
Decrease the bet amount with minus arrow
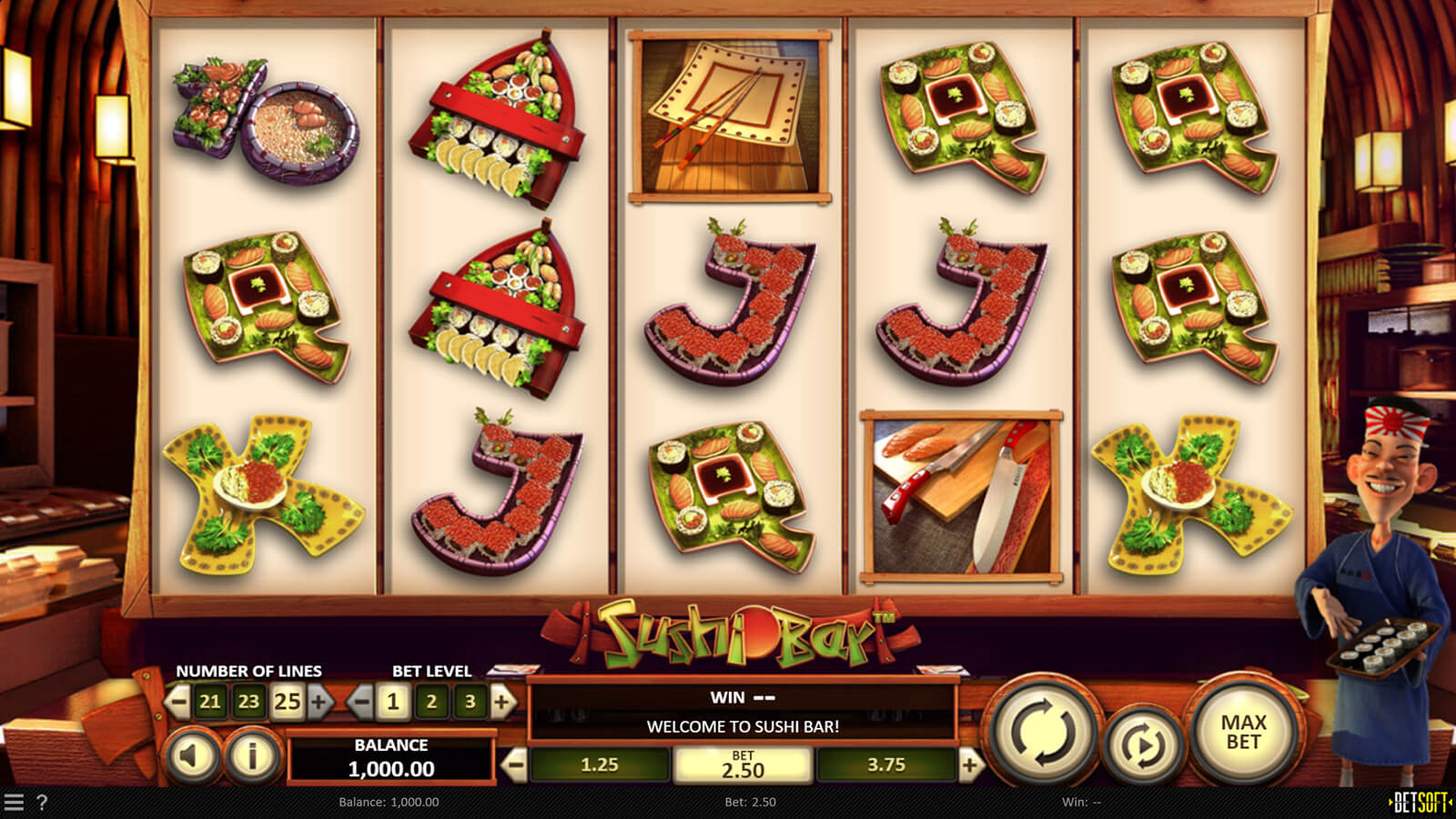(515, 765)
